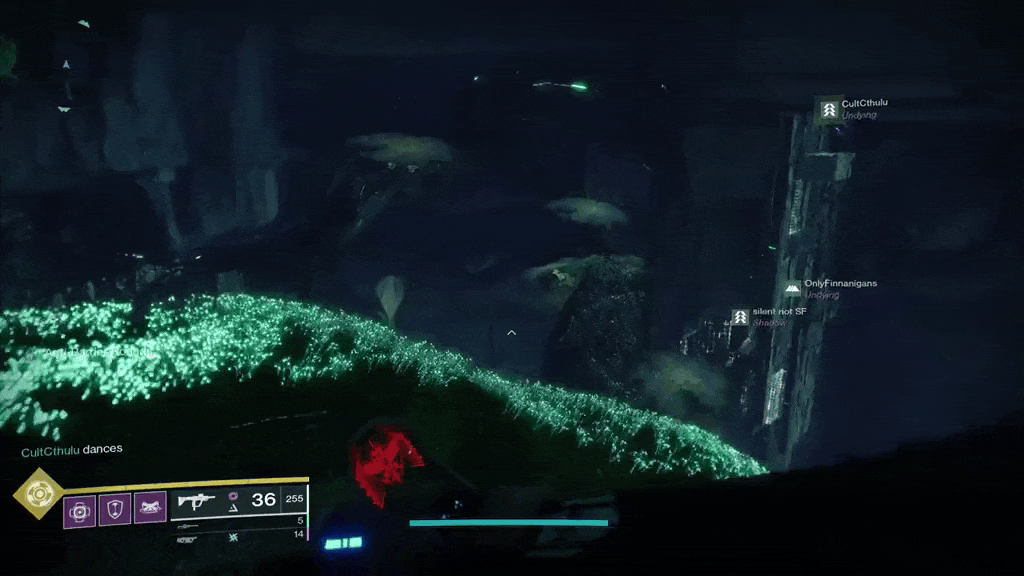1024x576 pixels.
Task: Click CultCthulu's player nameplate emblem
Action: click(829, 109)
